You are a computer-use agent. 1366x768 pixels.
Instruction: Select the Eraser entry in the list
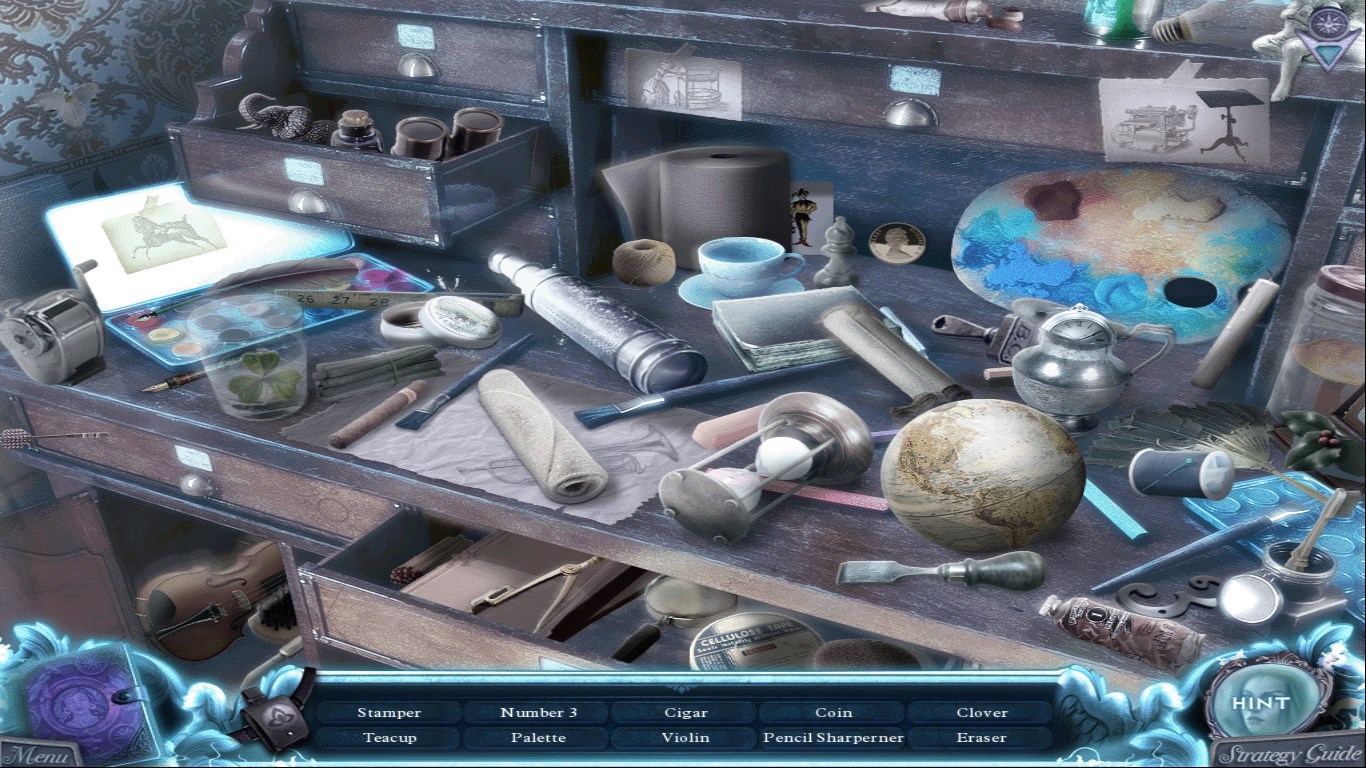pyautogui.click(x=981, y=738)
